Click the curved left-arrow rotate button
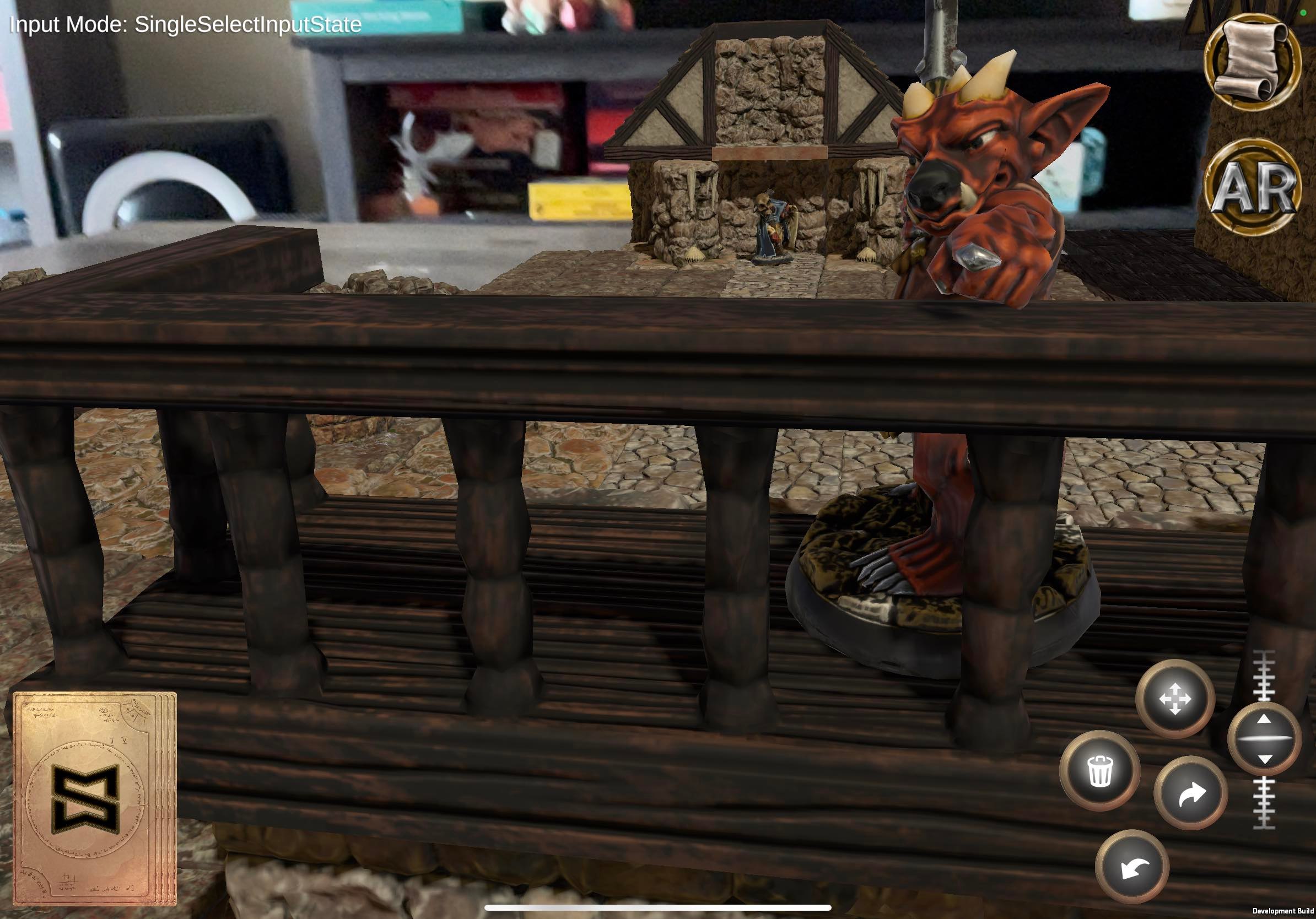The height and width of the screenshot is (919, 1316). point(1132,867)
